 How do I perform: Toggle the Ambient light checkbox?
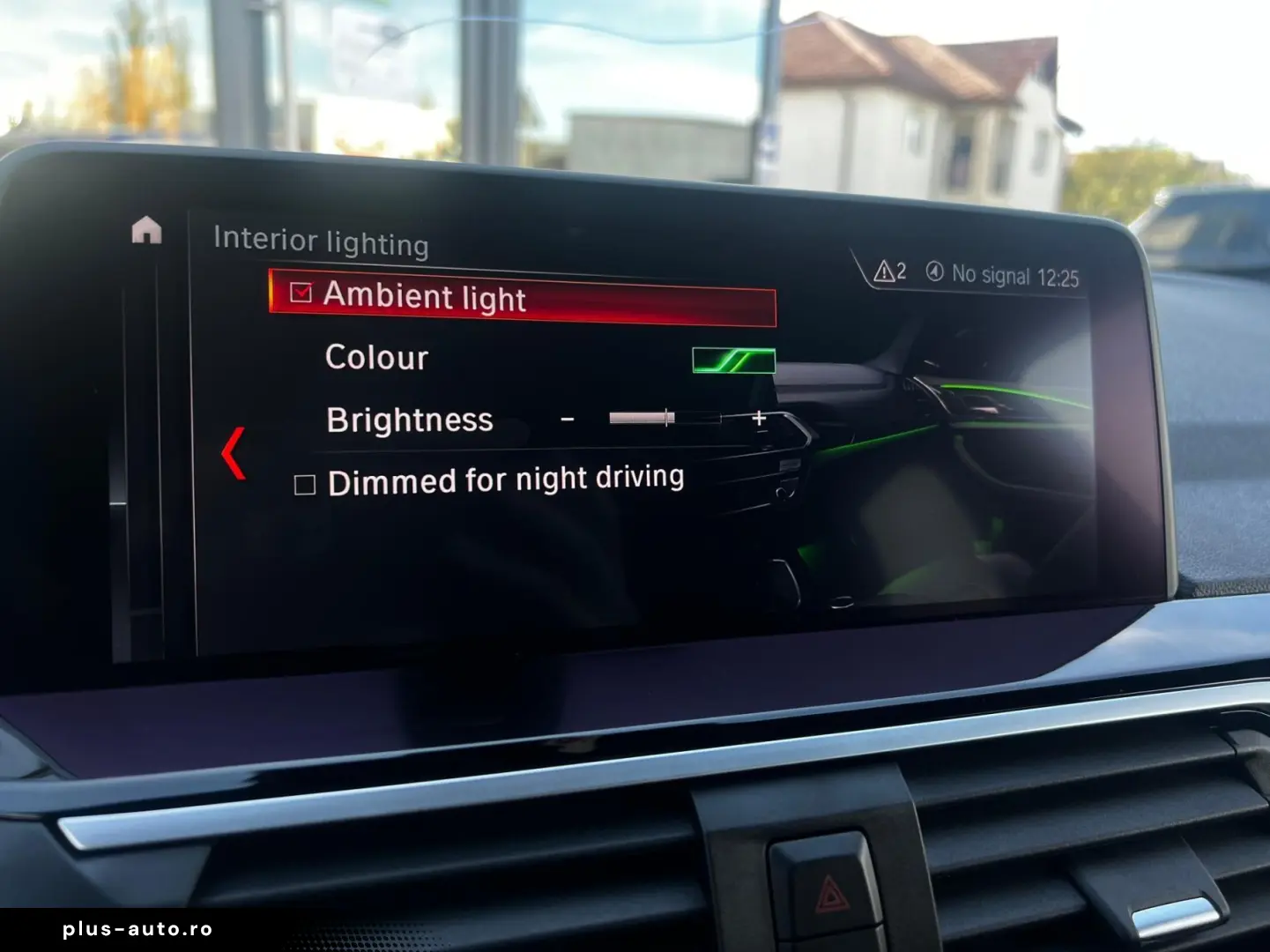(301, 293)
